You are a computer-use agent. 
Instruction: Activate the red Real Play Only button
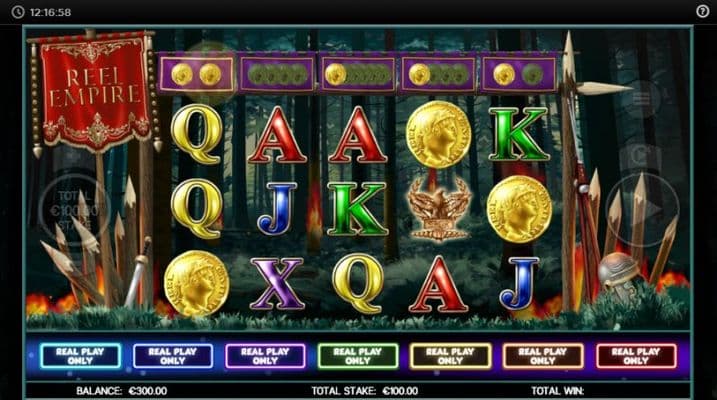[x=636, y=356]
